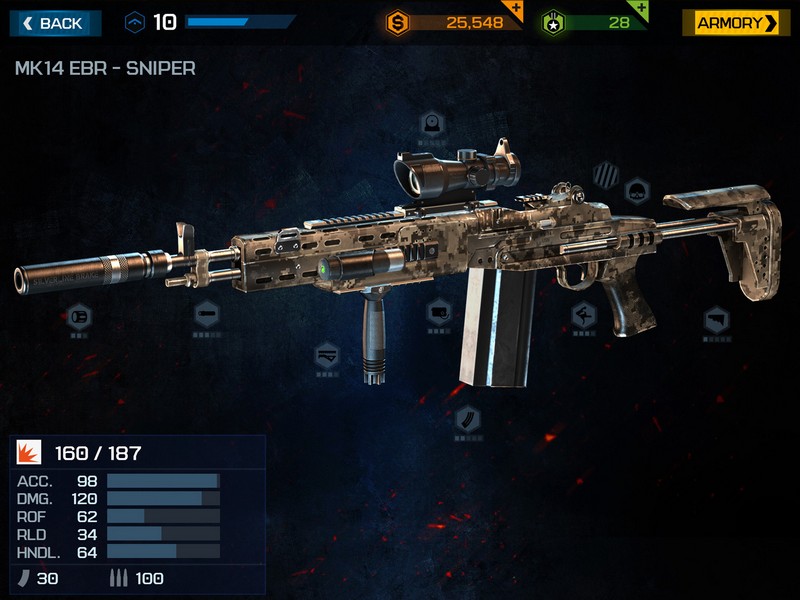Select the trigger mechanism upgrade slot
Screen dimensions: 800x600
pyautogui.click(x=584, y=317)
